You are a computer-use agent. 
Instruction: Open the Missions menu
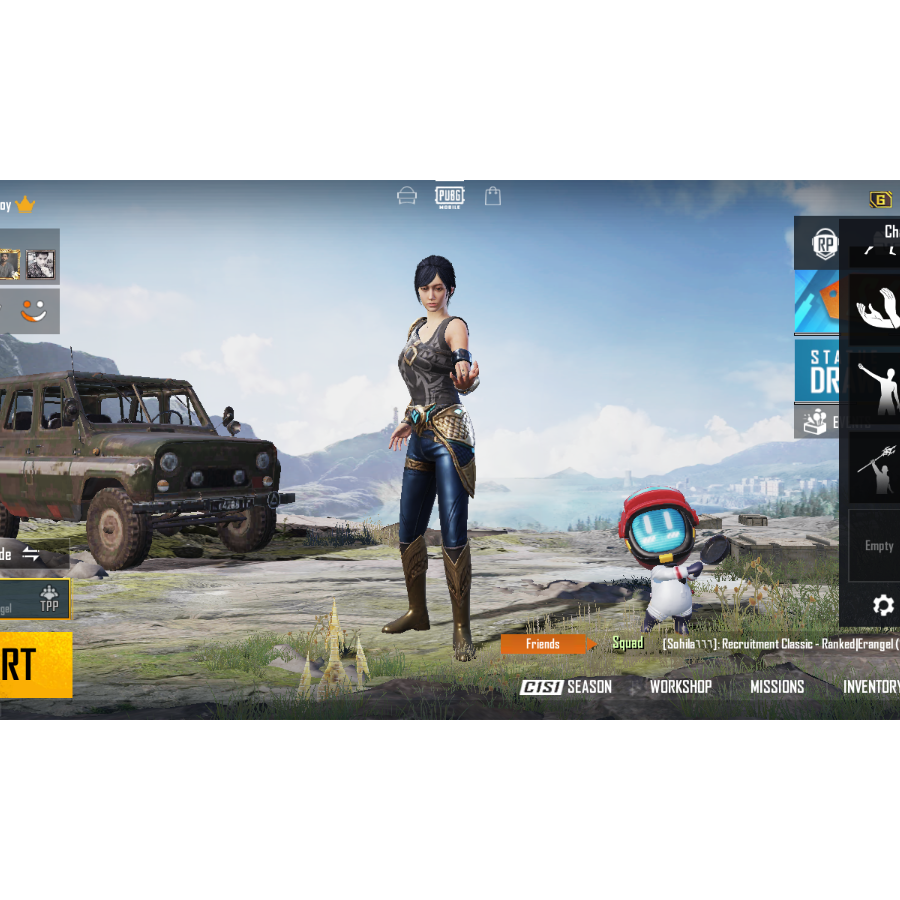point(777,687)
